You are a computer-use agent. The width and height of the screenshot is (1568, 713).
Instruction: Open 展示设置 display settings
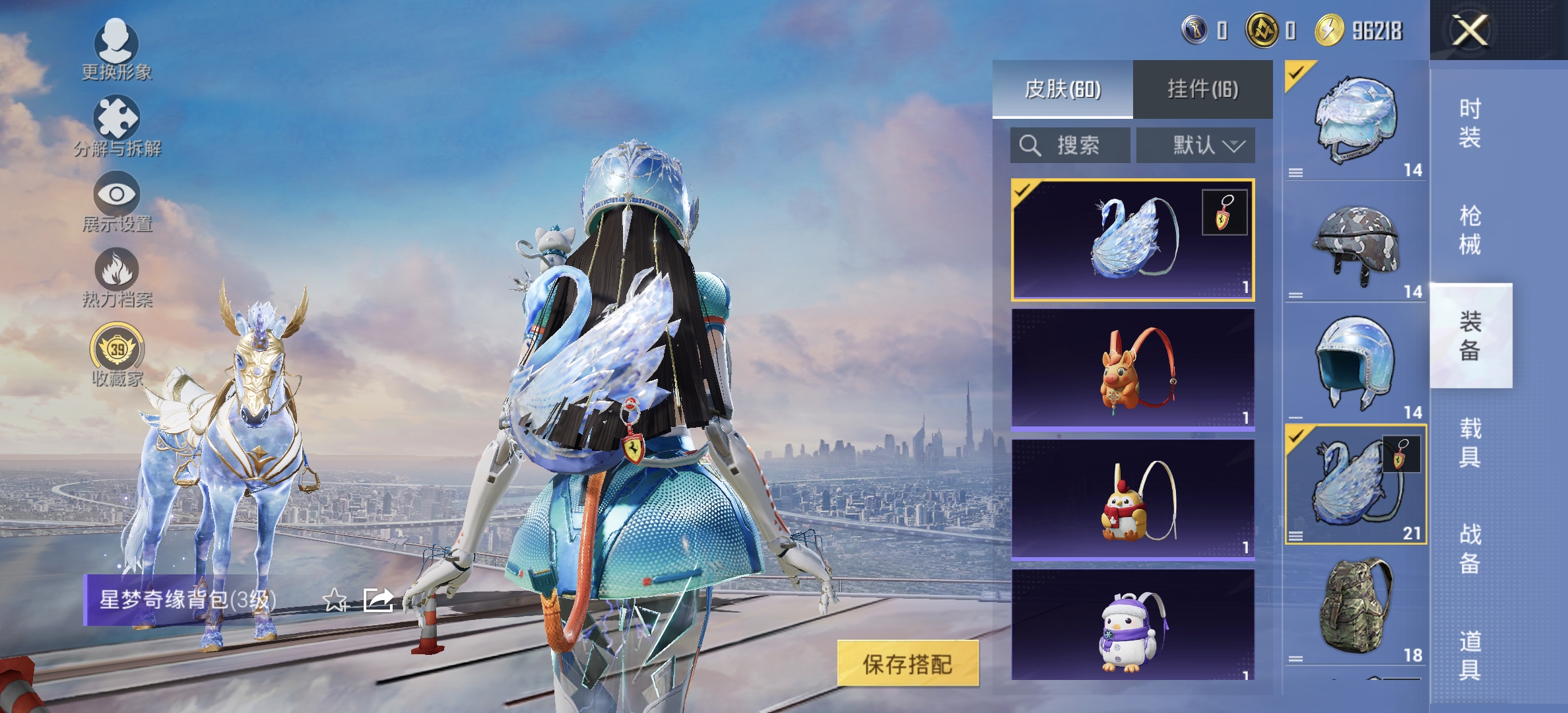pyautogui.click(x=115, y=198)
